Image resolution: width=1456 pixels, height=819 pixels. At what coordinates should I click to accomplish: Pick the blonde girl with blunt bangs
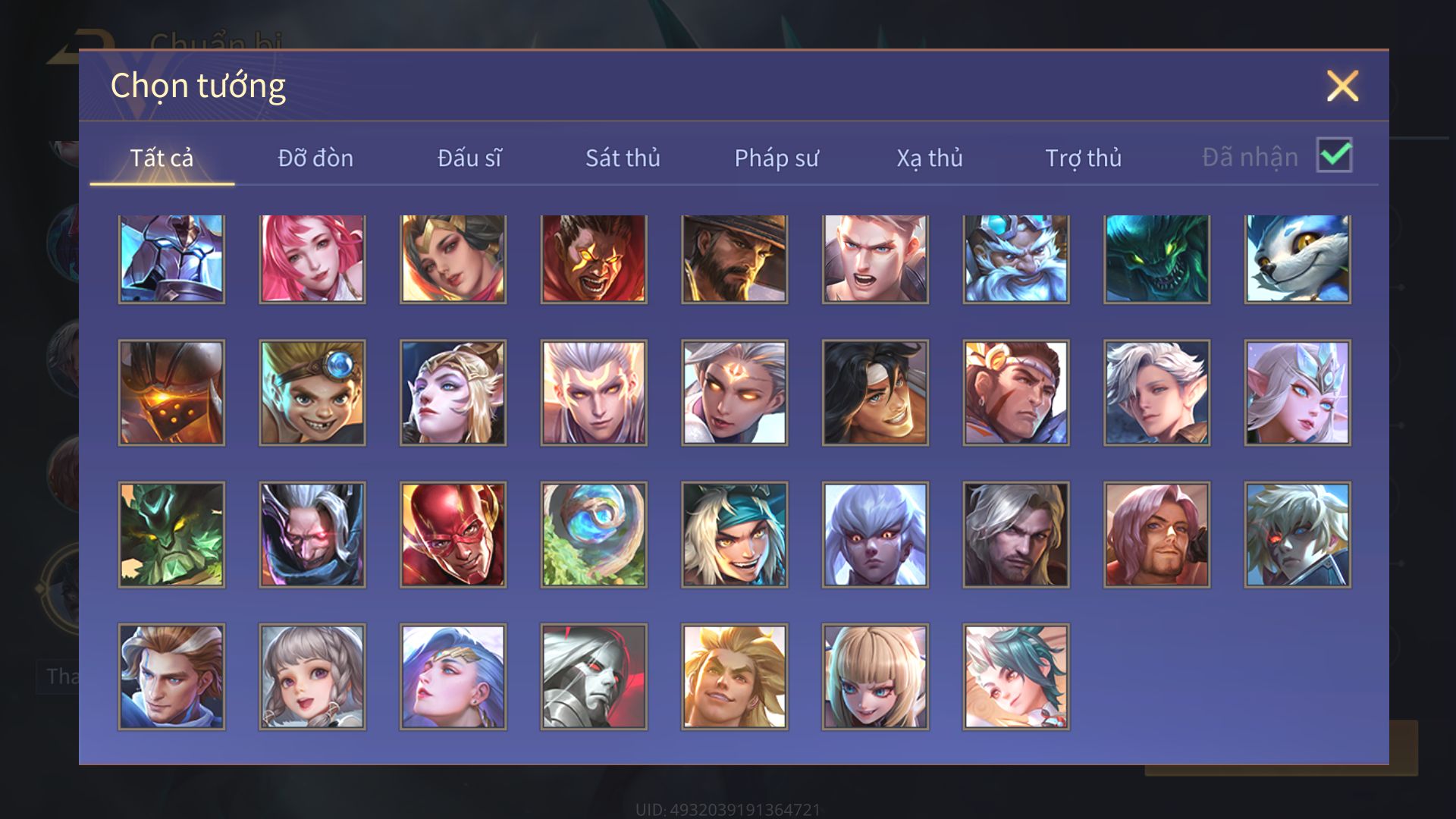tap(875, 676)
